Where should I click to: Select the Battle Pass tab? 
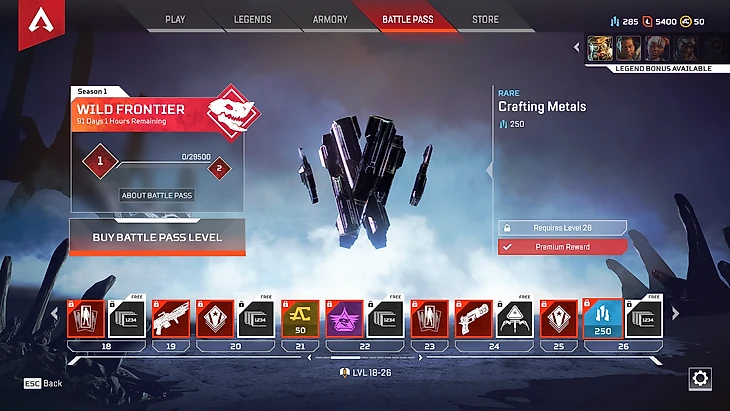pos(408,19)
